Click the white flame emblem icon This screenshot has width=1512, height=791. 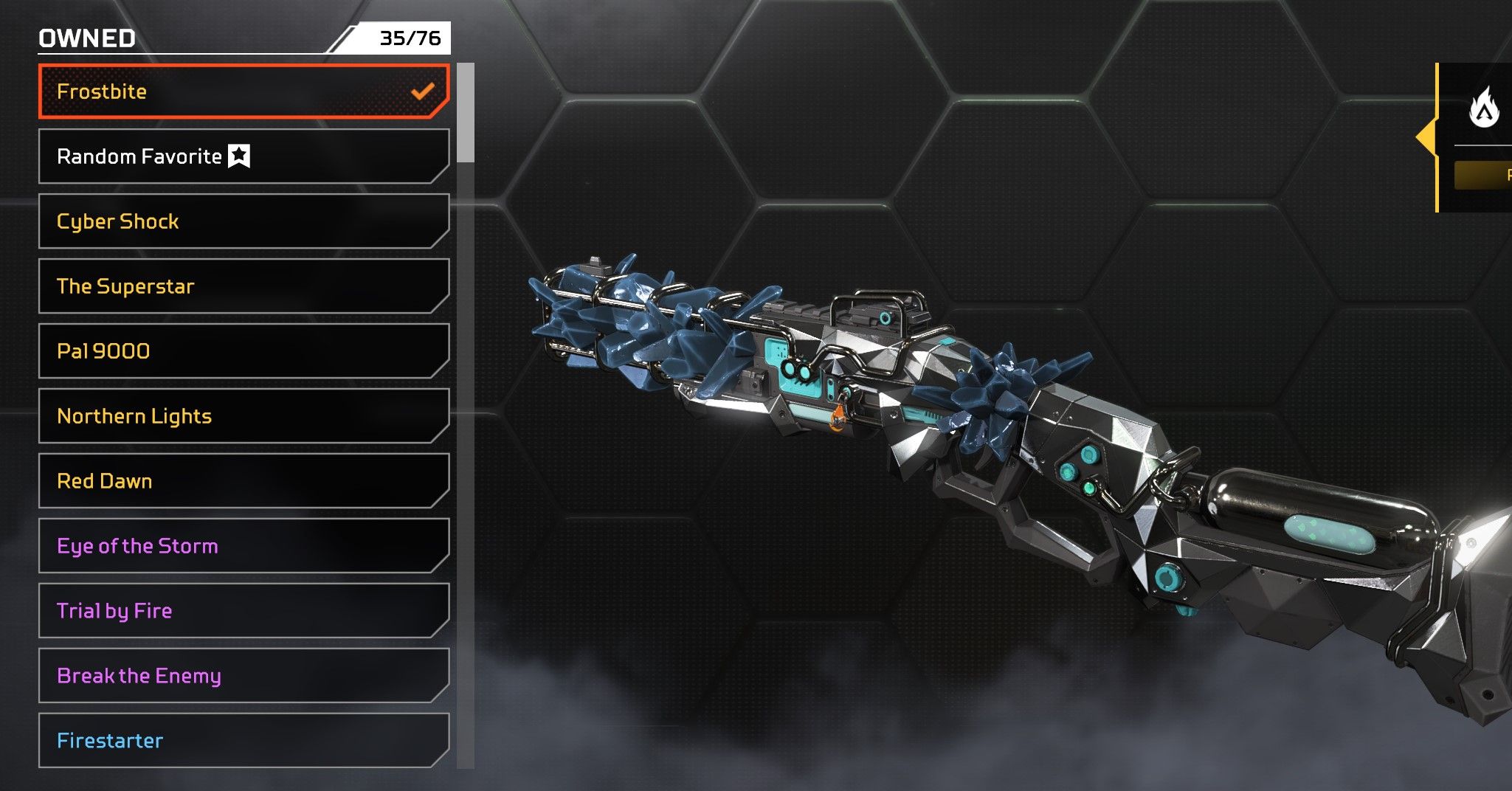click(x=1484, y=109)
